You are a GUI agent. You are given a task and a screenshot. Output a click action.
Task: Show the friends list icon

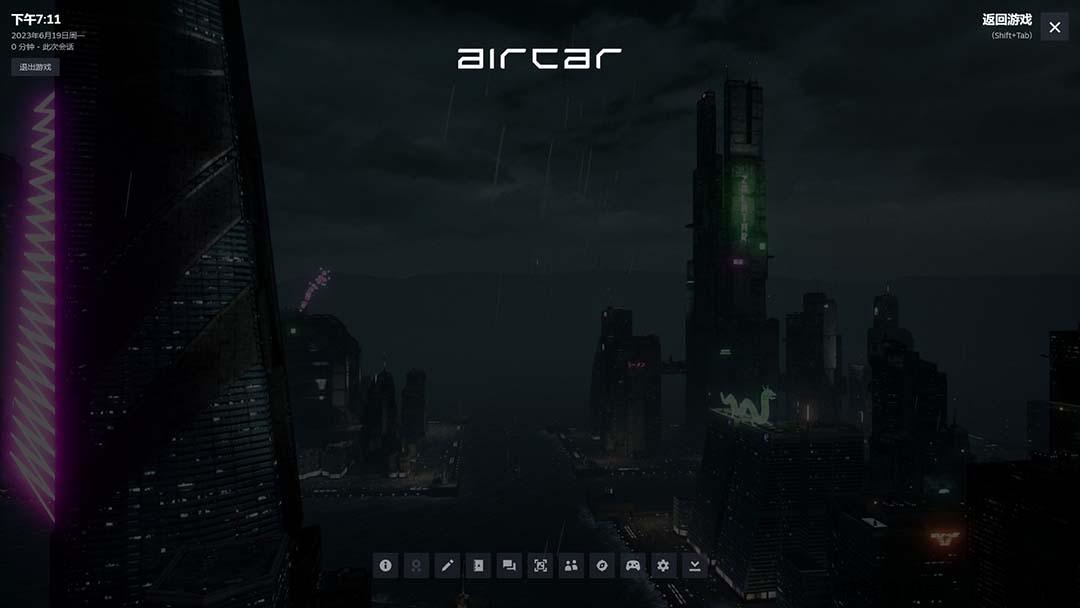coord(571,565)
